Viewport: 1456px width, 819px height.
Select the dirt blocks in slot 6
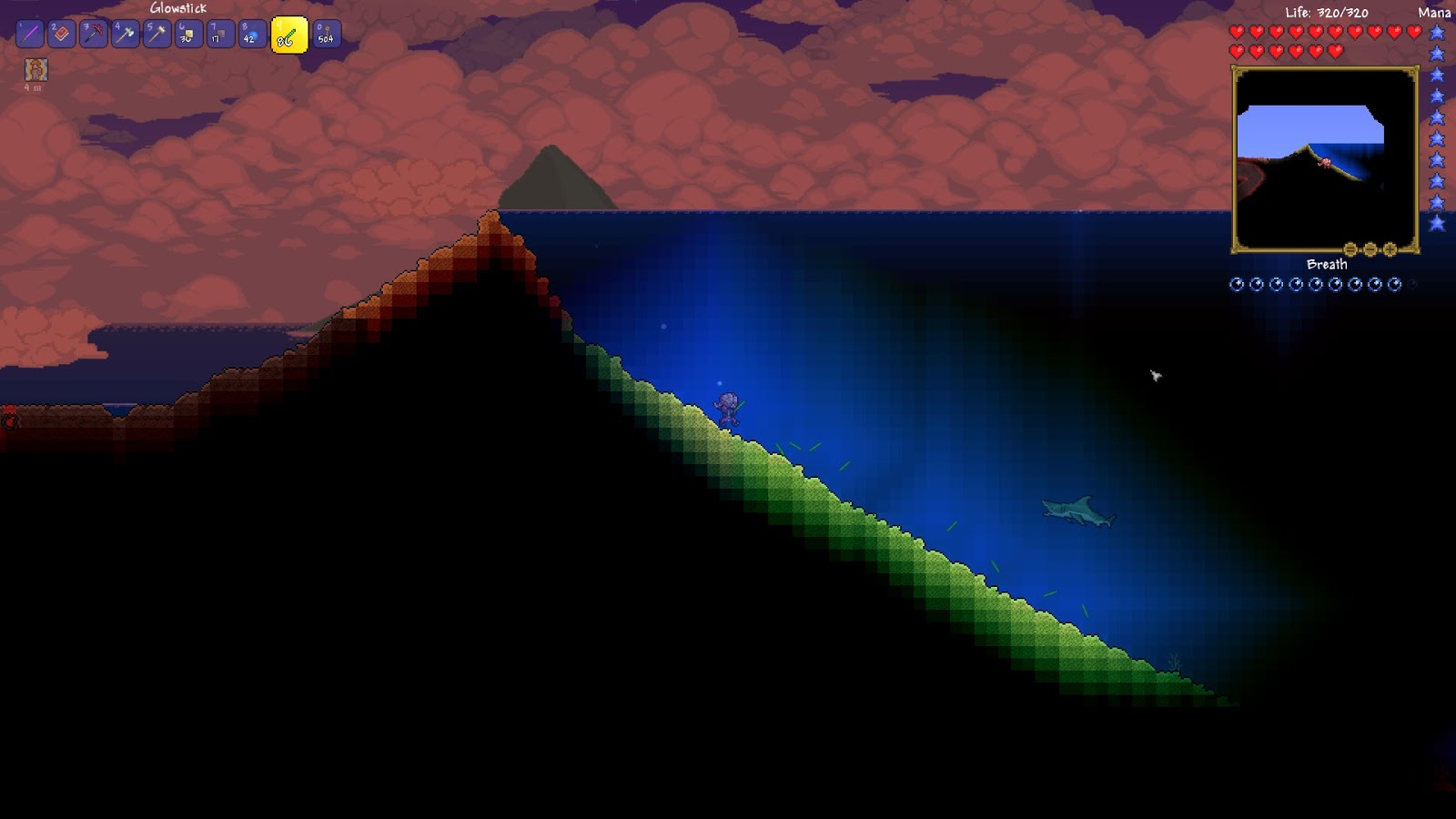(189, 35)
